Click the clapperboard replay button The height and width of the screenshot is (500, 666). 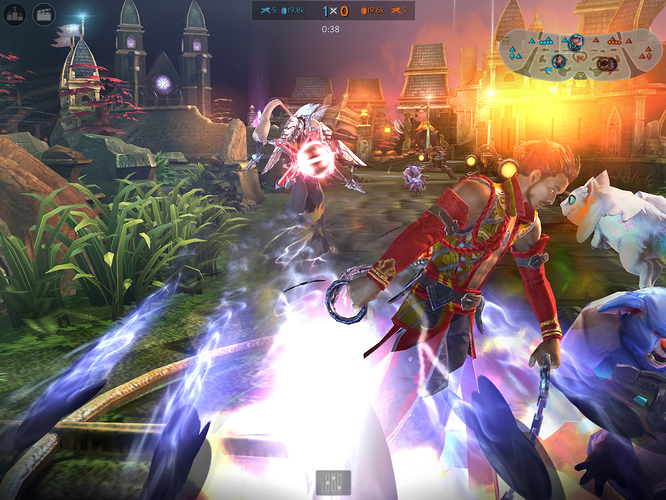44,14
